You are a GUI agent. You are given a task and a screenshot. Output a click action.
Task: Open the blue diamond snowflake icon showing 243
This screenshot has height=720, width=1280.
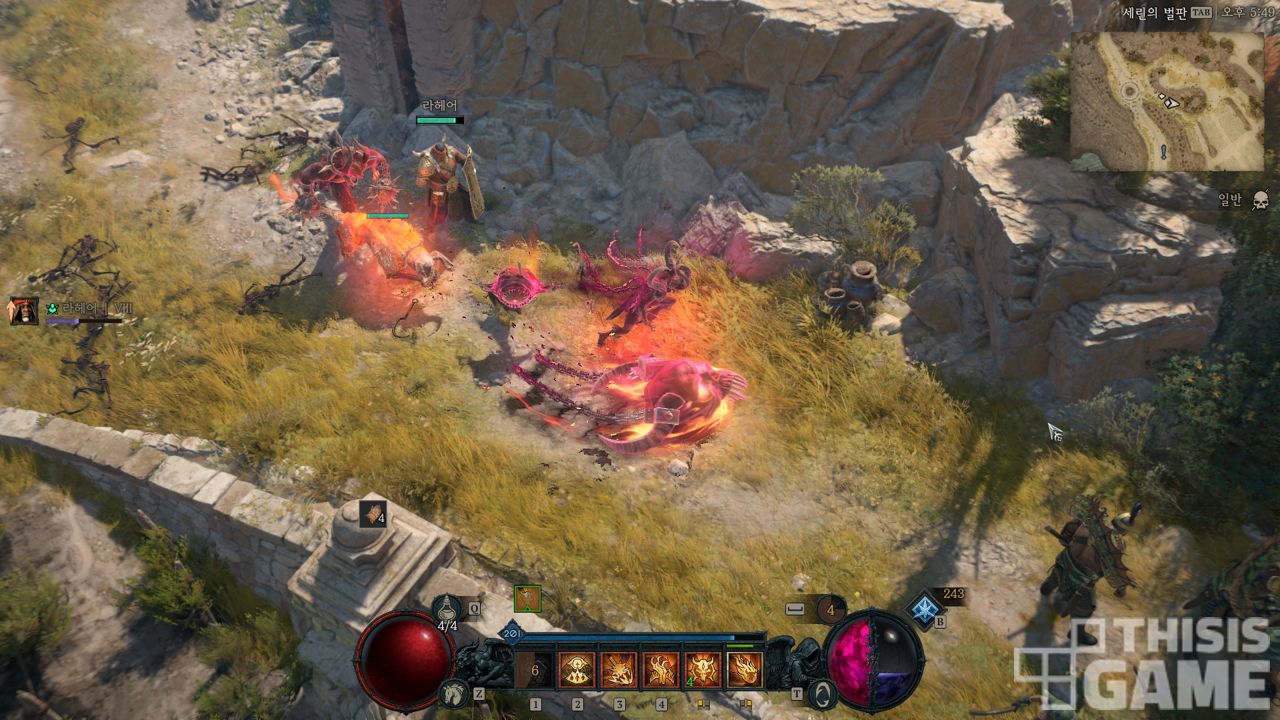point(925,608)
